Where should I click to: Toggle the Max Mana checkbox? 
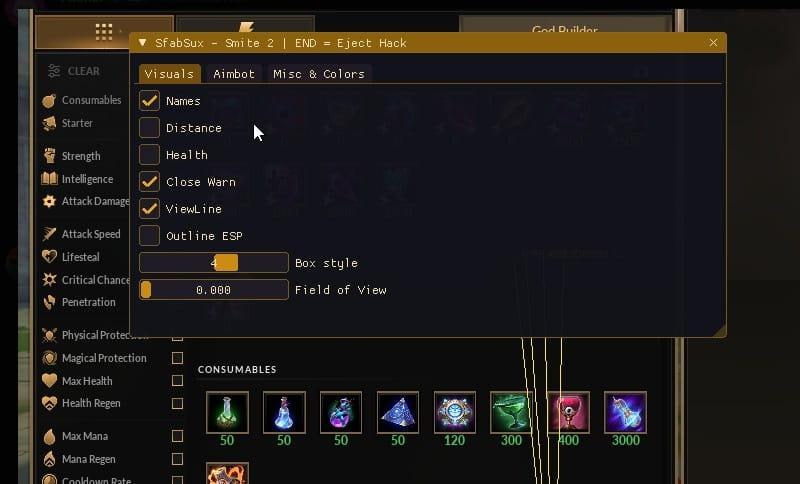[x=178, y=436]
